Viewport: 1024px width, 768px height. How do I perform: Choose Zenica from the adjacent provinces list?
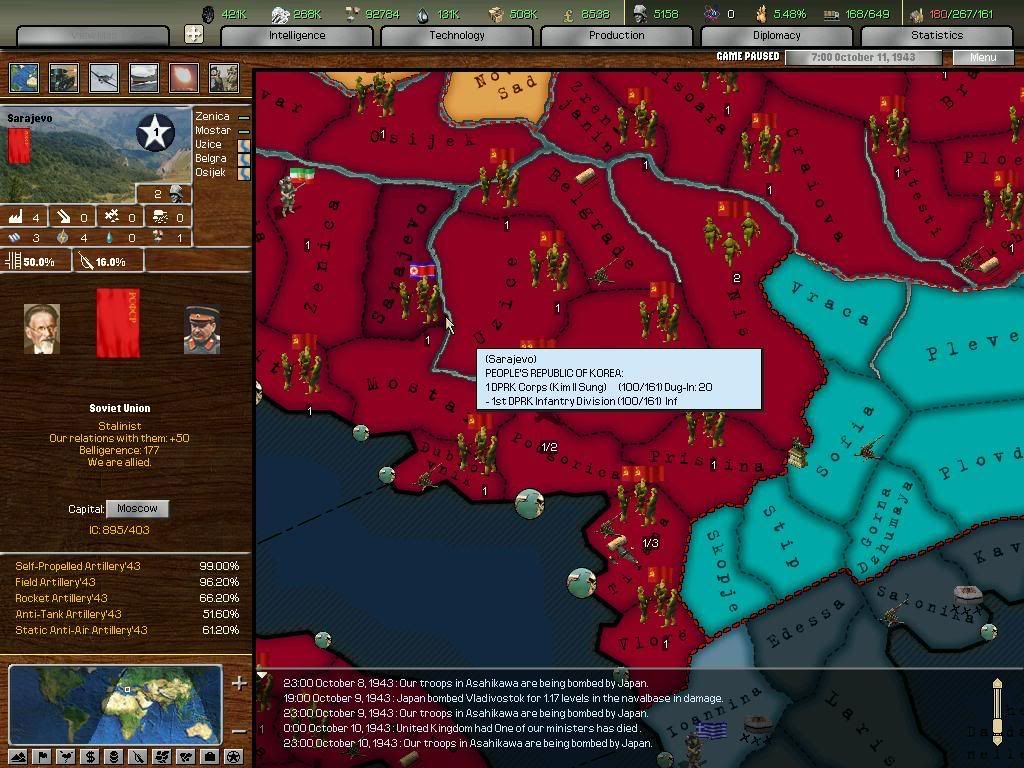pos(212,117)
